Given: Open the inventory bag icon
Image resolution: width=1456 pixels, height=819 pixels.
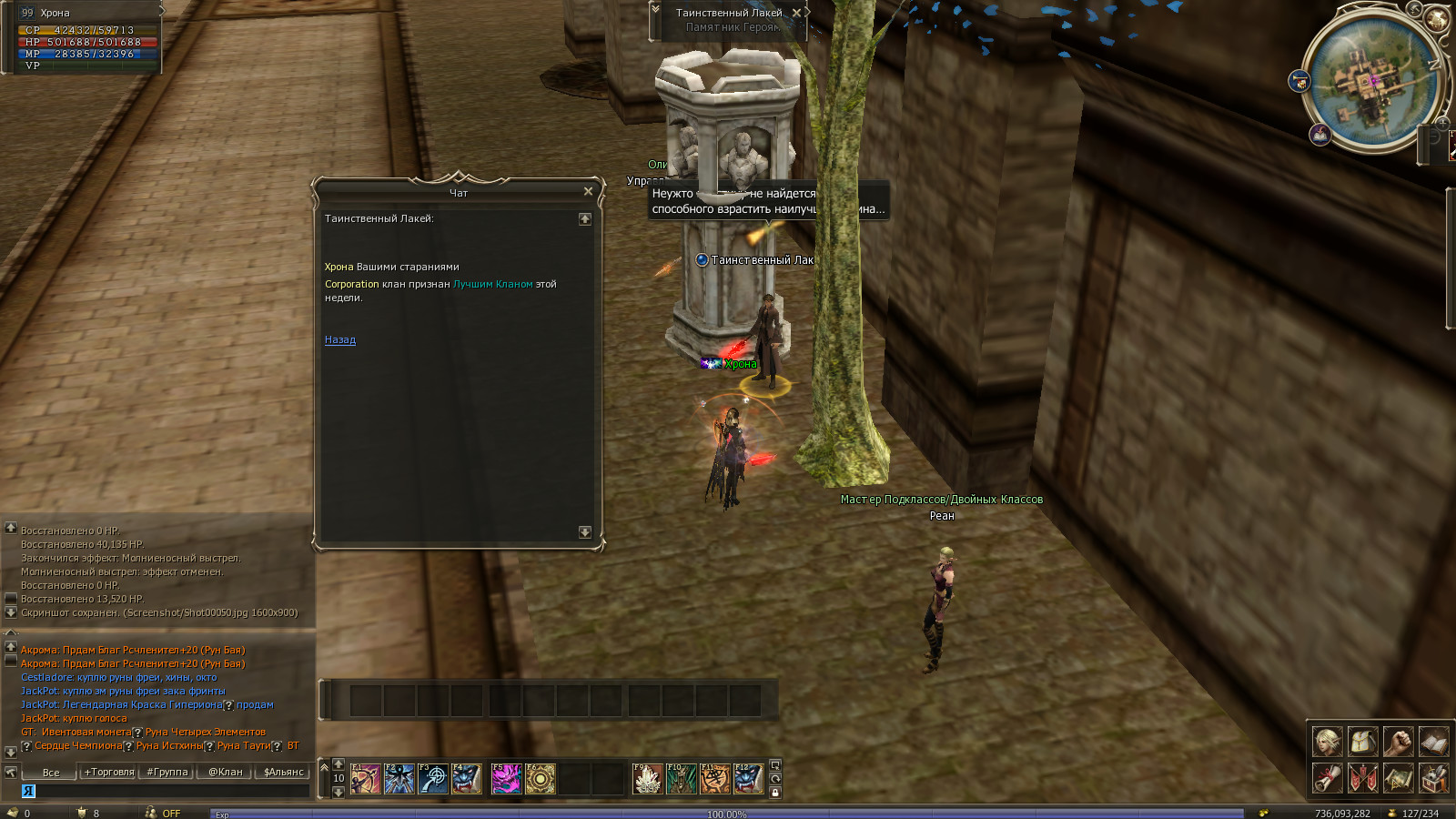Looking at the screenshot, I should [1362, 742].
